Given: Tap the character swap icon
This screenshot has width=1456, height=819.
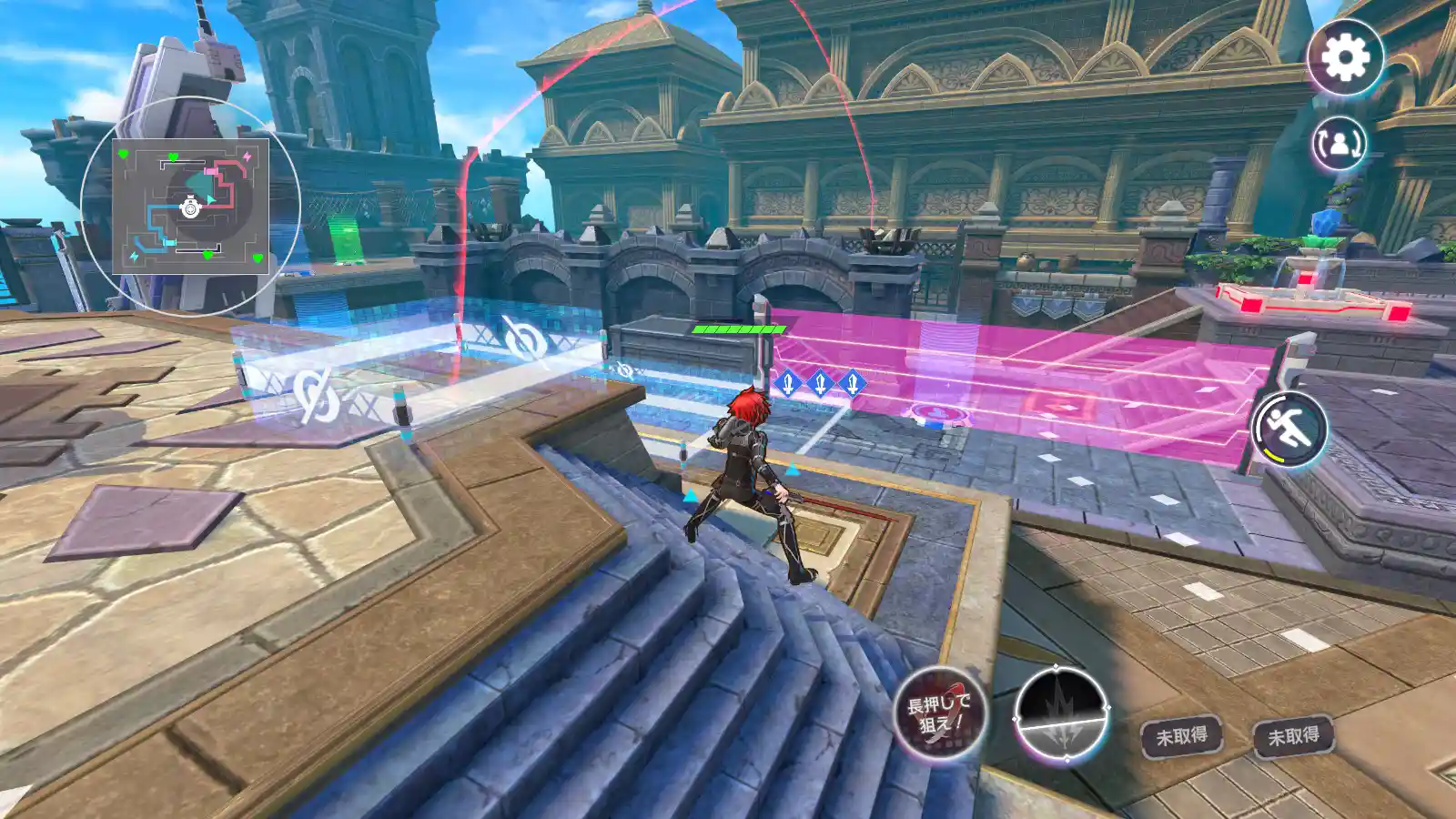Looking at the screenshot, I should [x=1340, y=143].
